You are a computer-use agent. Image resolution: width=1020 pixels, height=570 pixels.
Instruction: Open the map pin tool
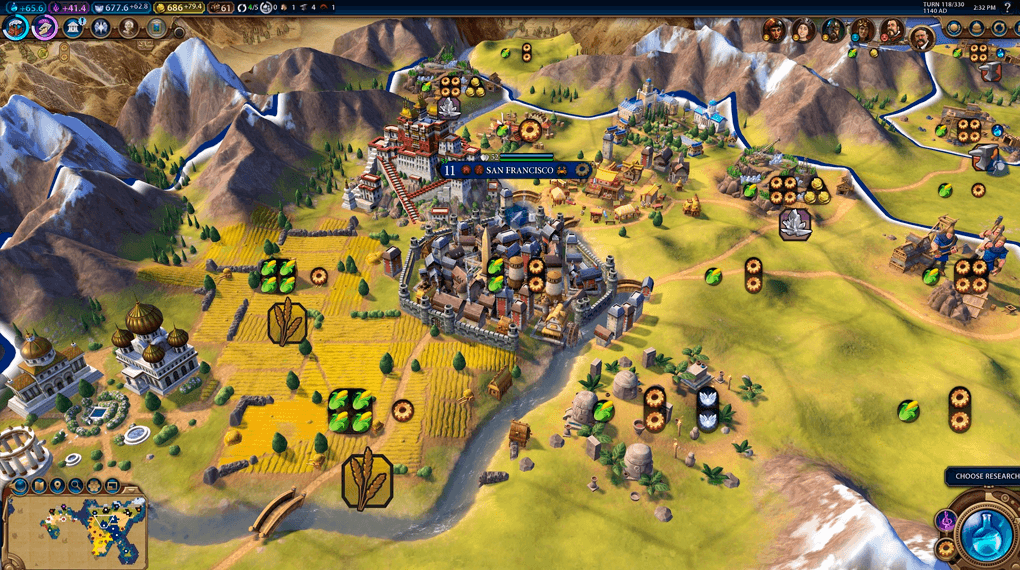click(x=57, y=487)
